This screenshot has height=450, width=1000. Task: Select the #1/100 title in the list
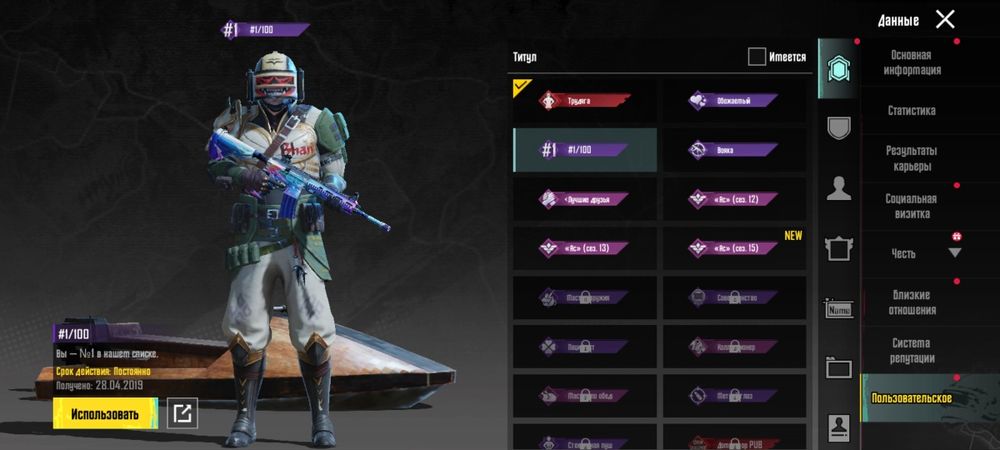[585, 150]
